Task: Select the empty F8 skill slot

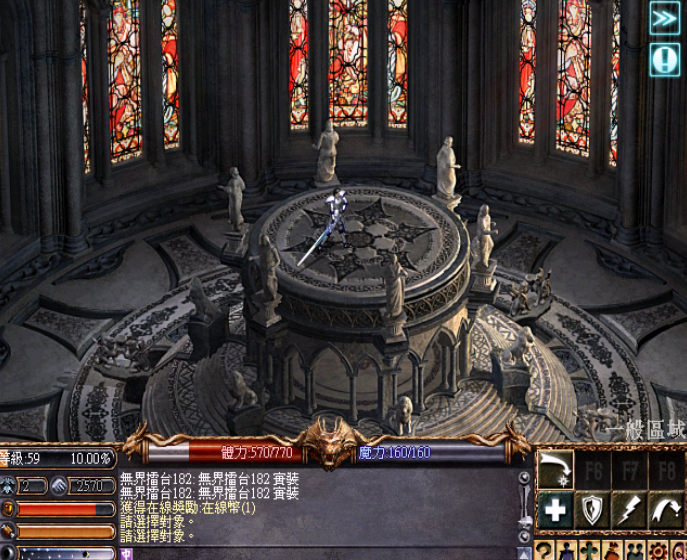Action: coord(665,470)
